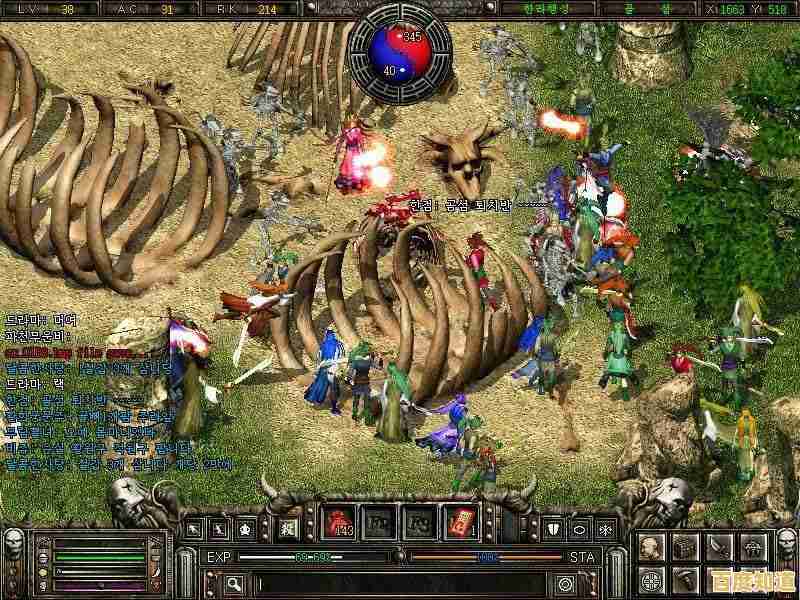The height and width of the screenshot is (600, 800).
Task: Toggle the shield mode button
Action: click(x=553, y=526)
